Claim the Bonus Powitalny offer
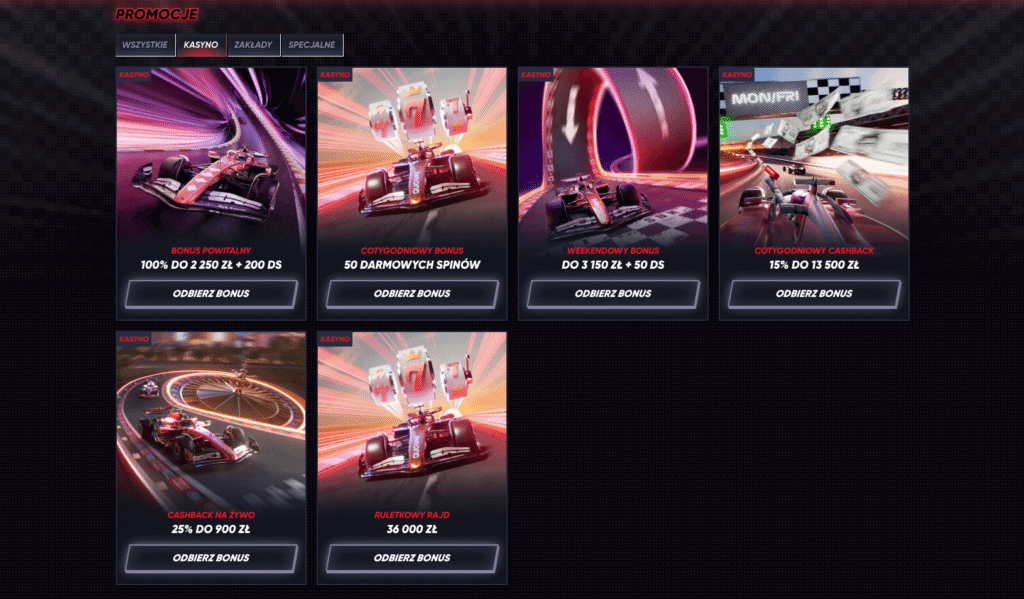The image size is (1024, 599). click(211, 294)
